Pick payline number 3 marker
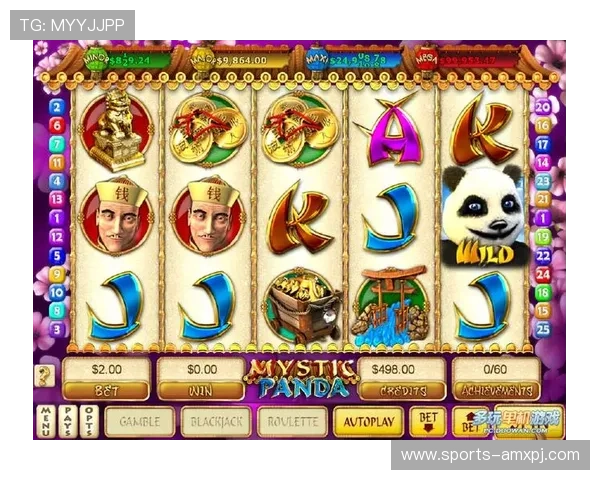600x480 pixels. pyautogui.click(x=57, y=327)
